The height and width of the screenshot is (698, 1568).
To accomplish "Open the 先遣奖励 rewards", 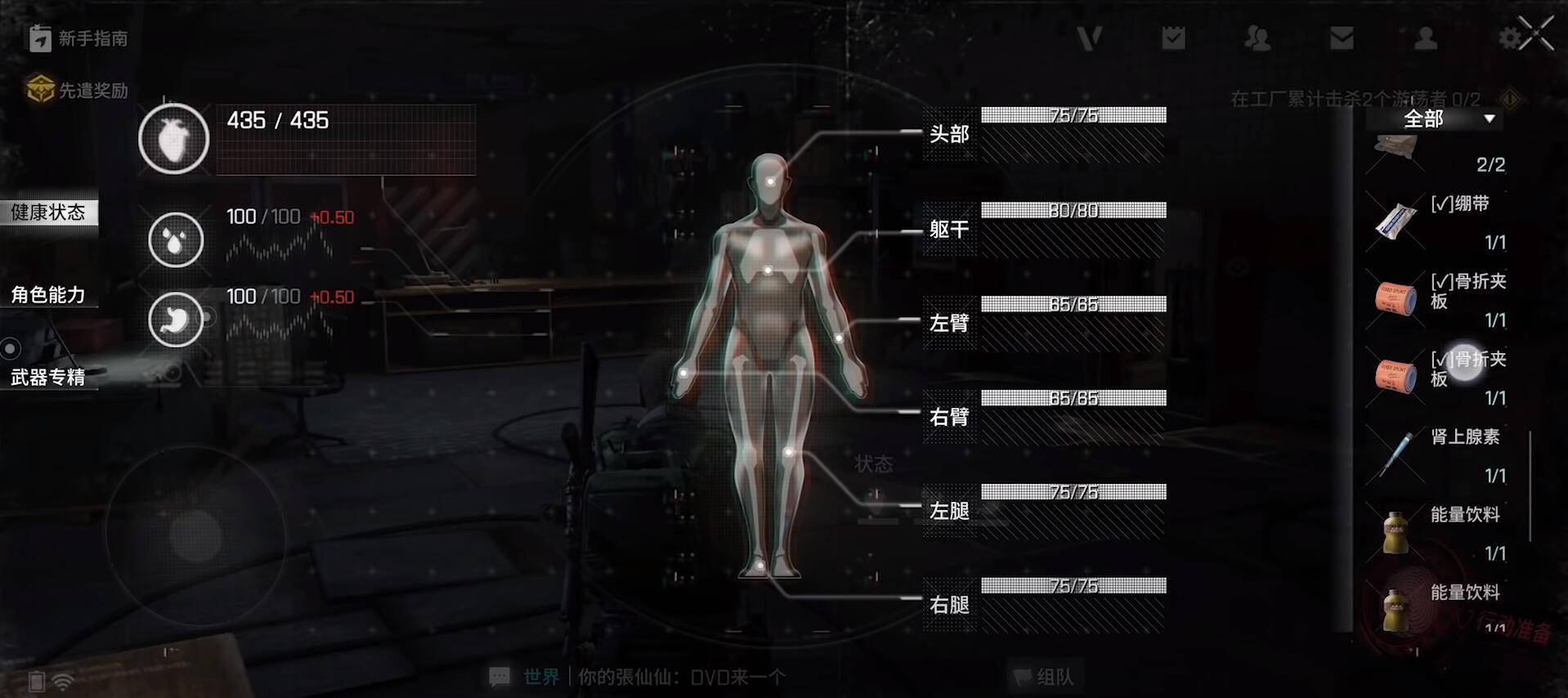I will tap(78, 90).
